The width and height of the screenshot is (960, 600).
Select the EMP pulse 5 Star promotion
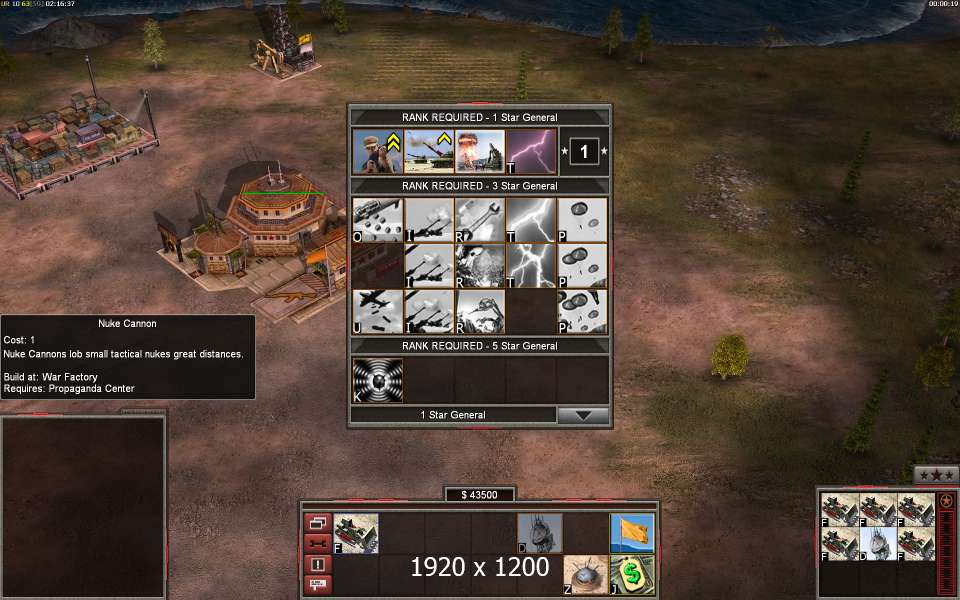[x=378, y=380]
